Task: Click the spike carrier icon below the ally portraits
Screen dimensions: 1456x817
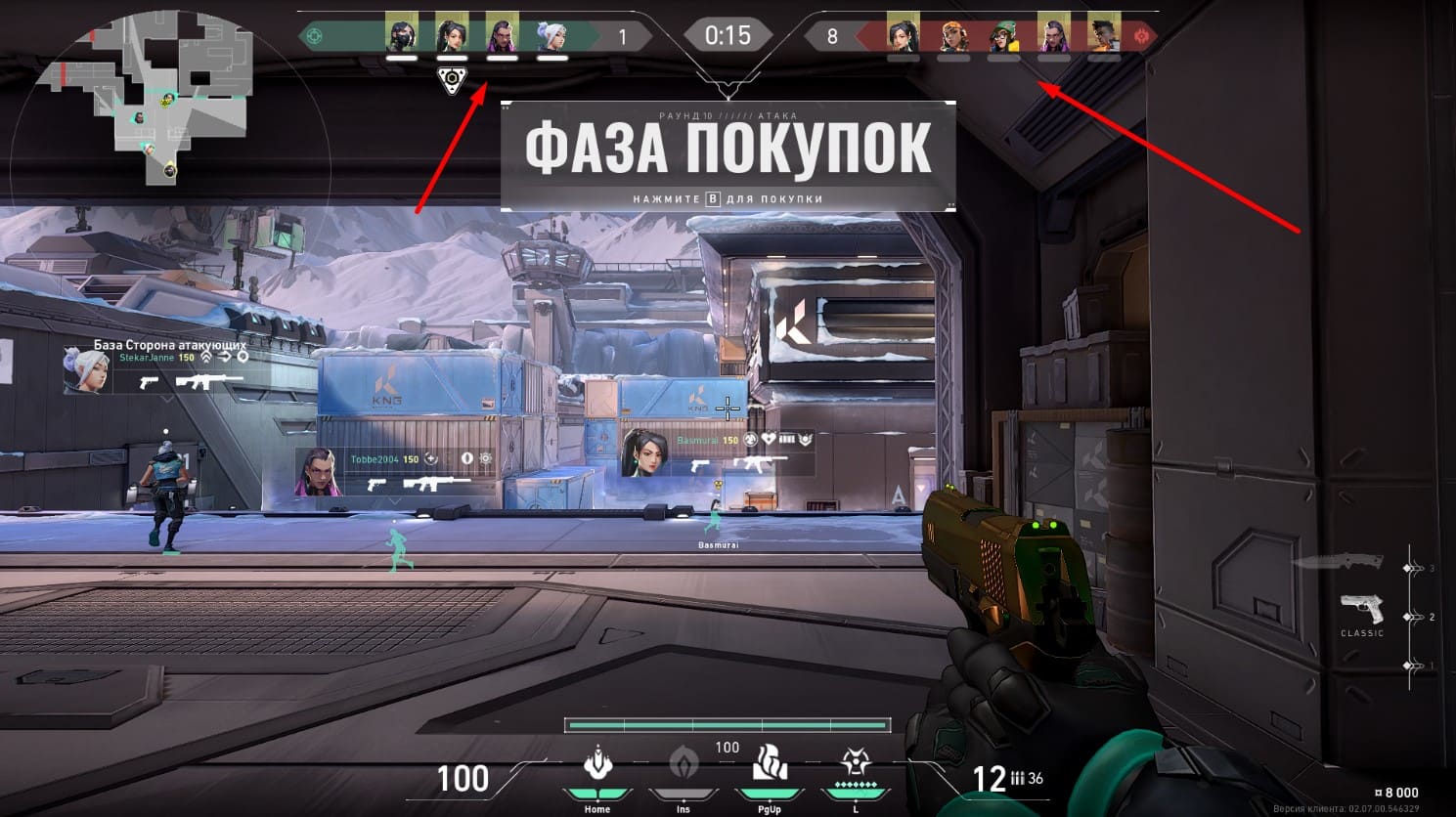Action: pyautogui.click(x=452, y=80)
